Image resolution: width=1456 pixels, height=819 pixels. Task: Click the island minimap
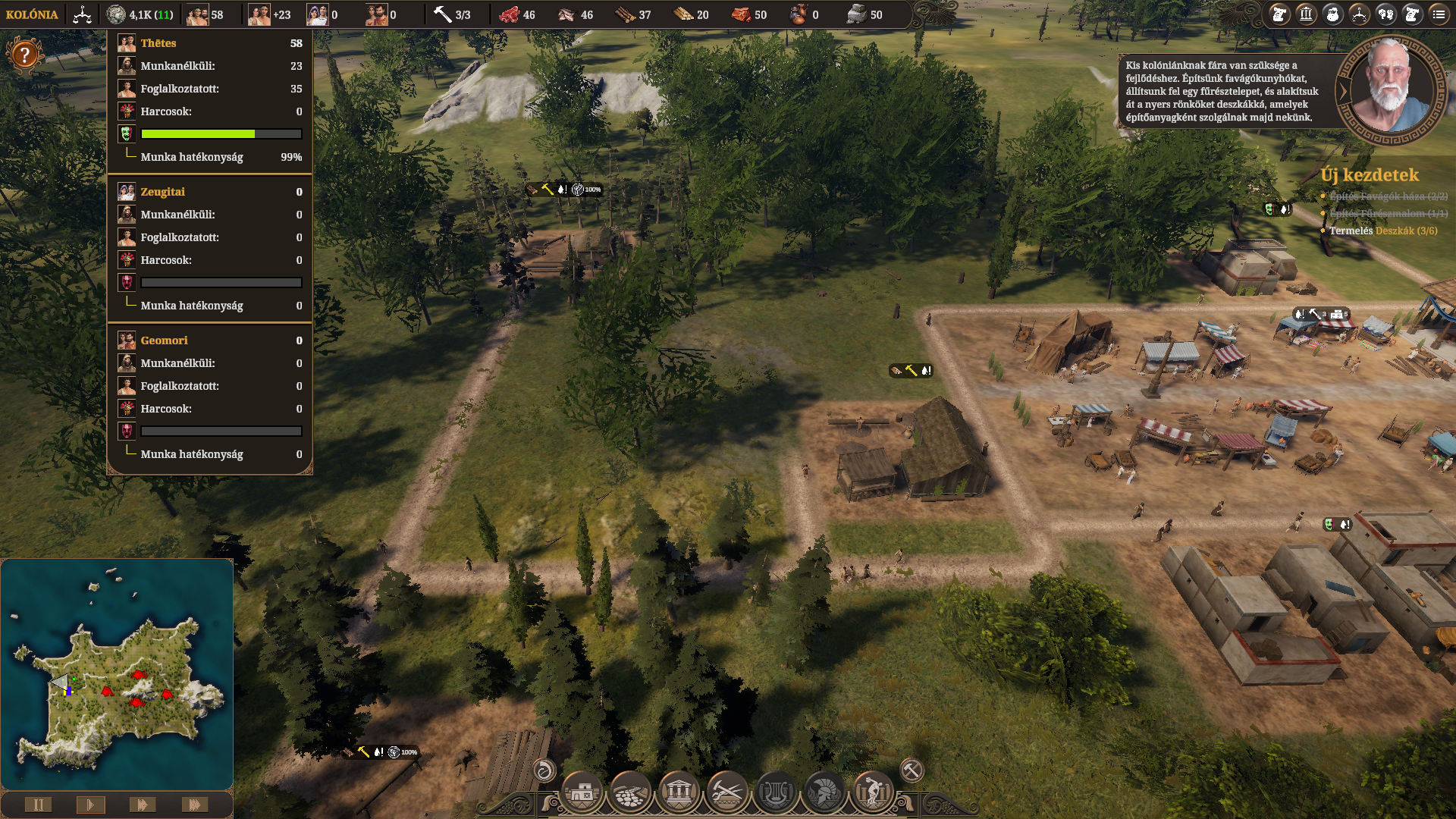(117, 675)
